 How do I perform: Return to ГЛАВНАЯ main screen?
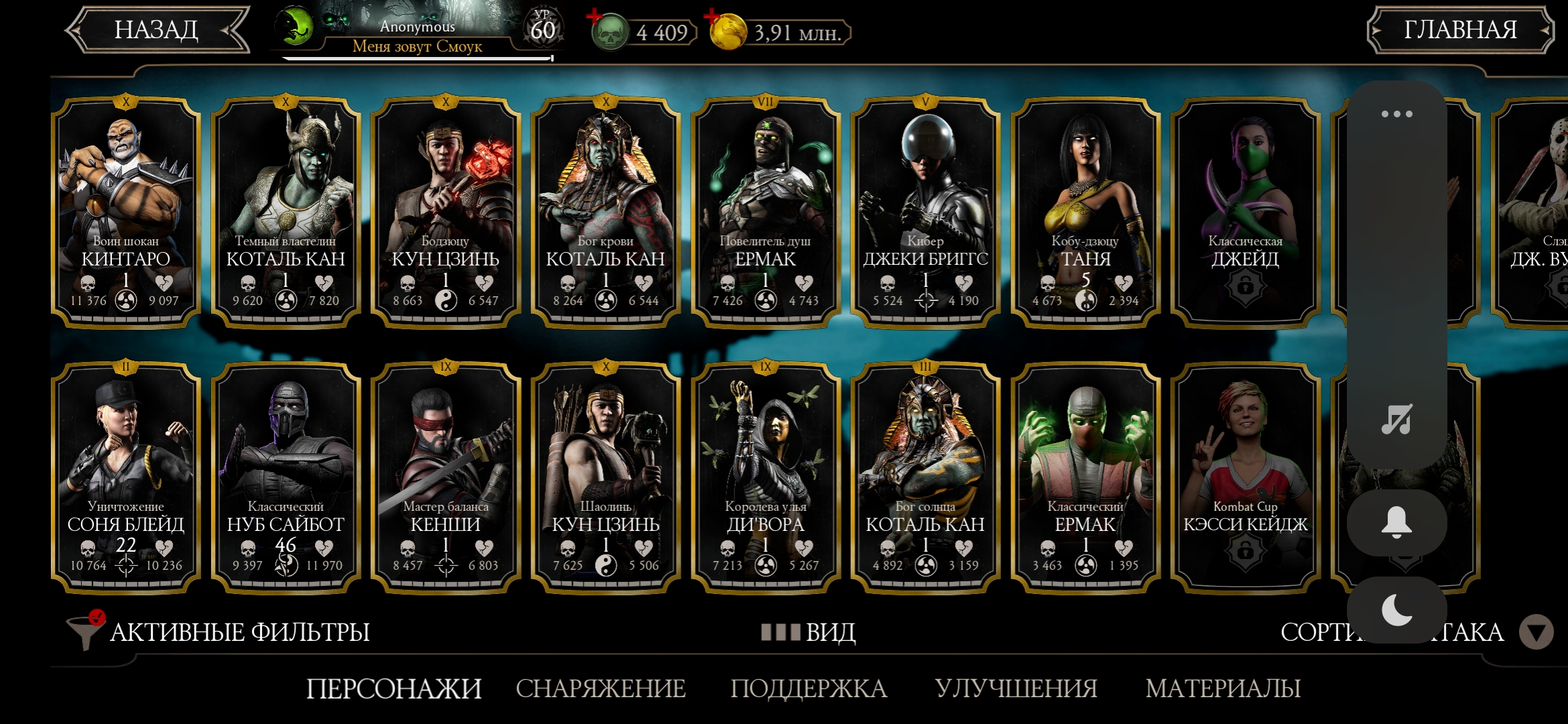click(1459, 30)
